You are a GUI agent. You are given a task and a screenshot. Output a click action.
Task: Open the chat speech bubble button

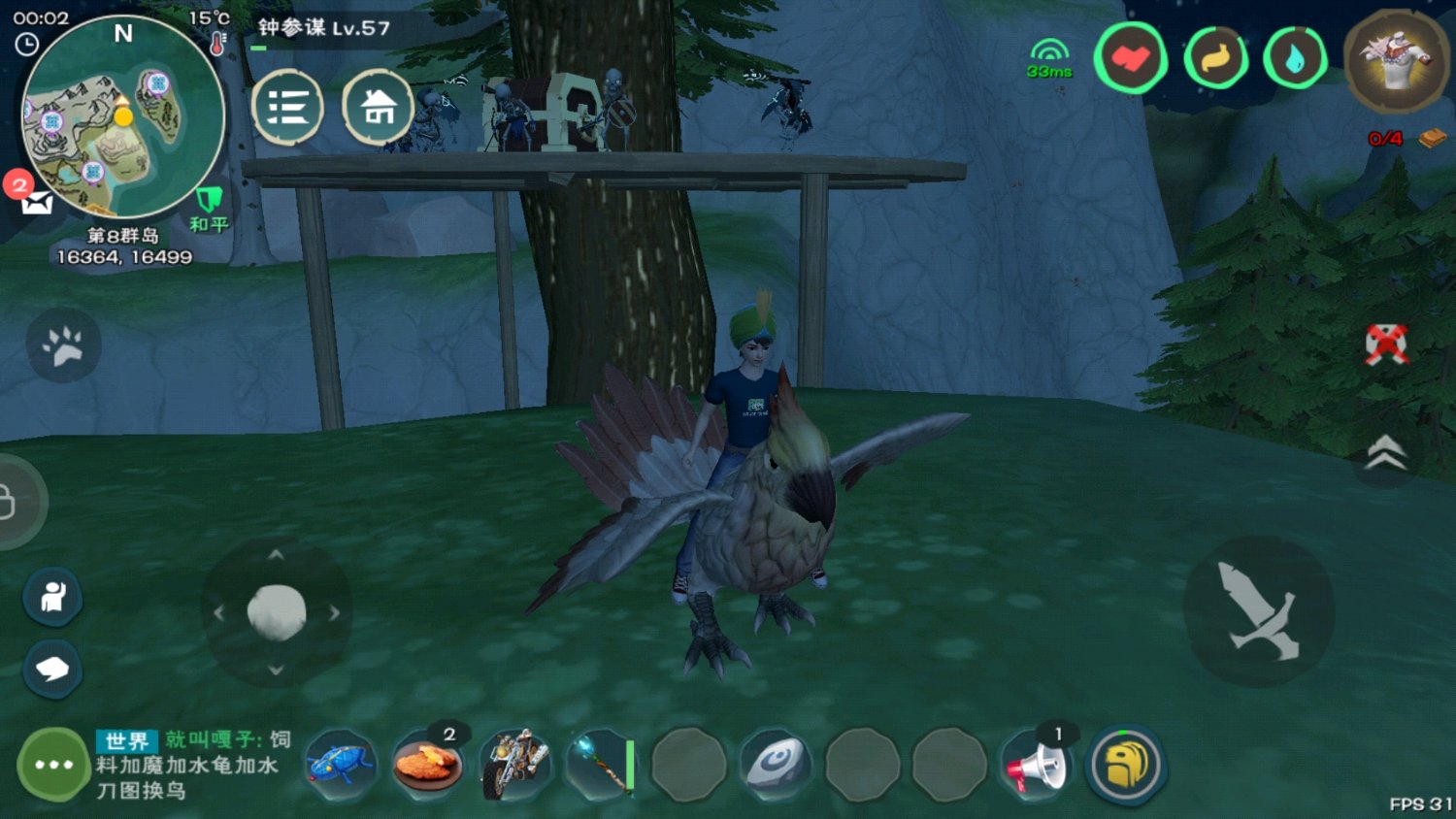tap(52, 669)
